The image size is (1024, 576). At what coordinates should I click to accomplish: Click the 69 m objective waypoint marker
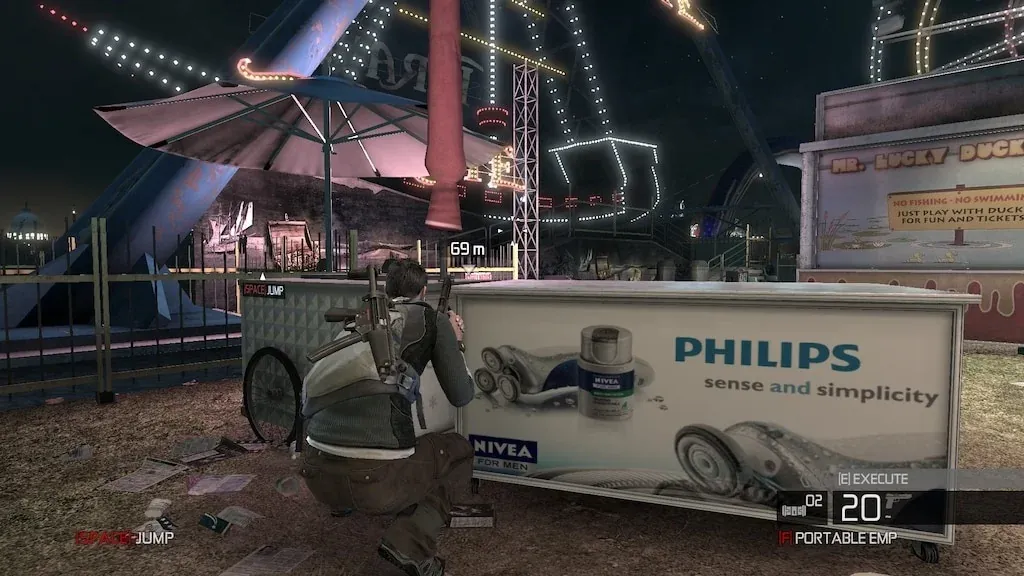coord(467,248)
